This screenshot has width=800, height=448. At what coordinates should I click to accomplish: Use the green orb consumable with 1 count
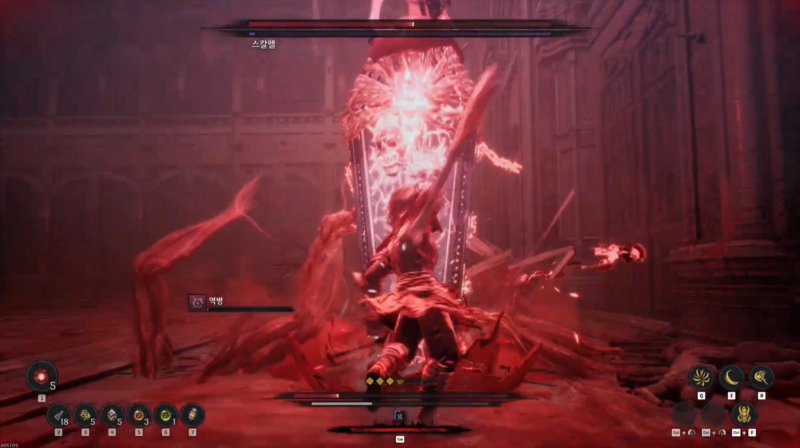(x=165, y=414)
